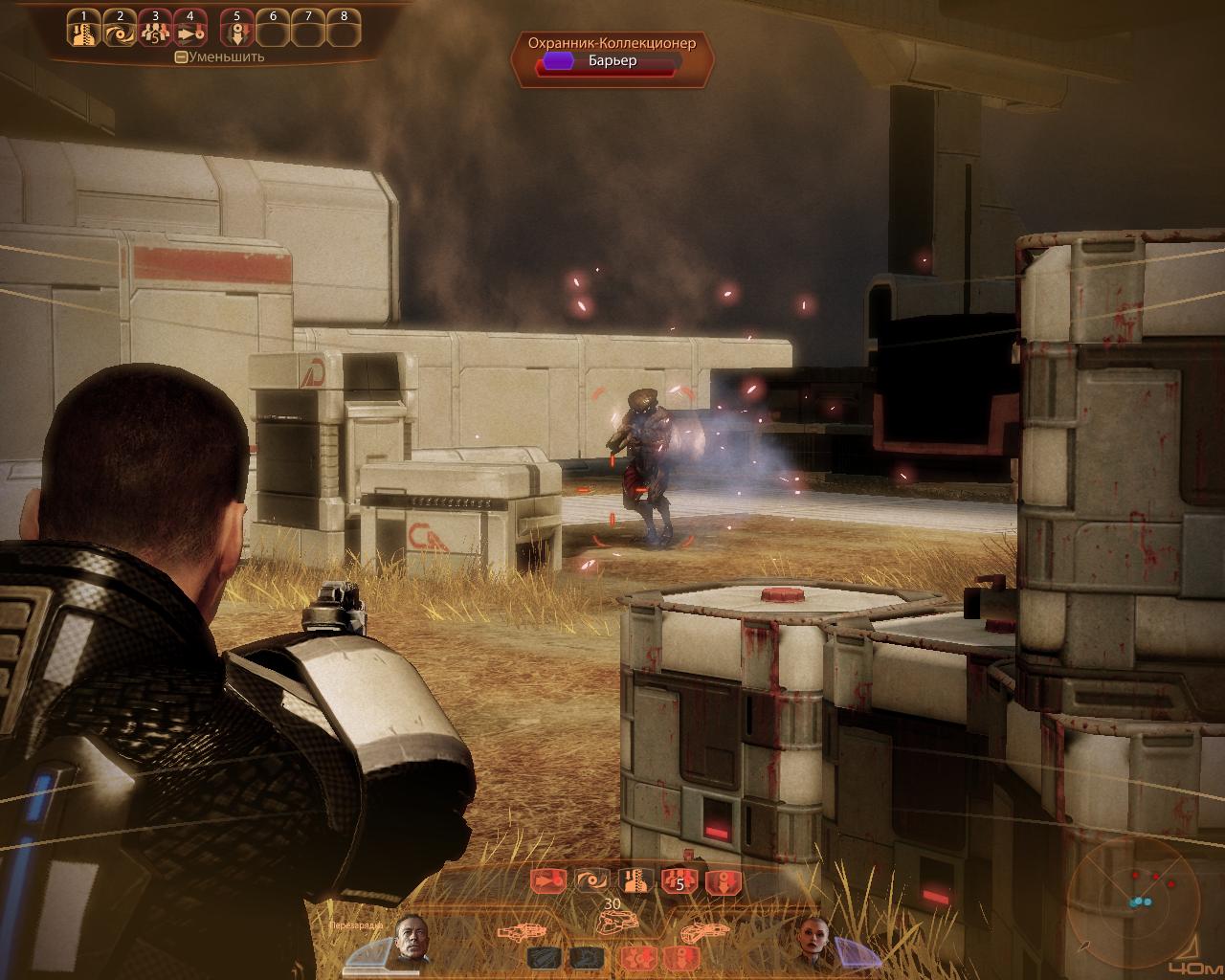Select the bald female squadmate portrait
This screenshot has height=980, width=1225.
[x=813, y=941]
